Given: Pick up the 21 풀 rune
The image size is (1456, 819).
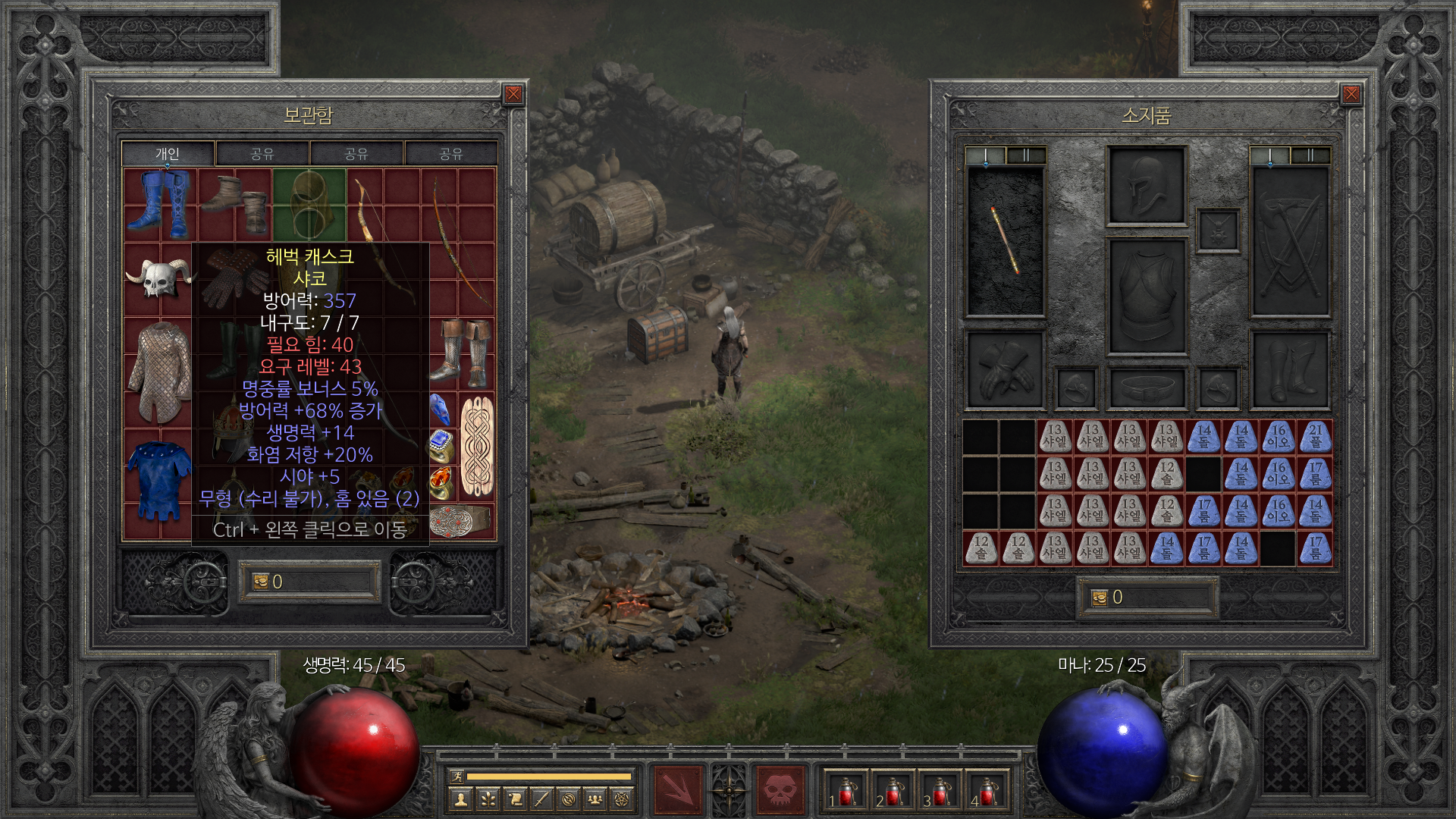Looking at the screenshot, I should coord(1315,437).
